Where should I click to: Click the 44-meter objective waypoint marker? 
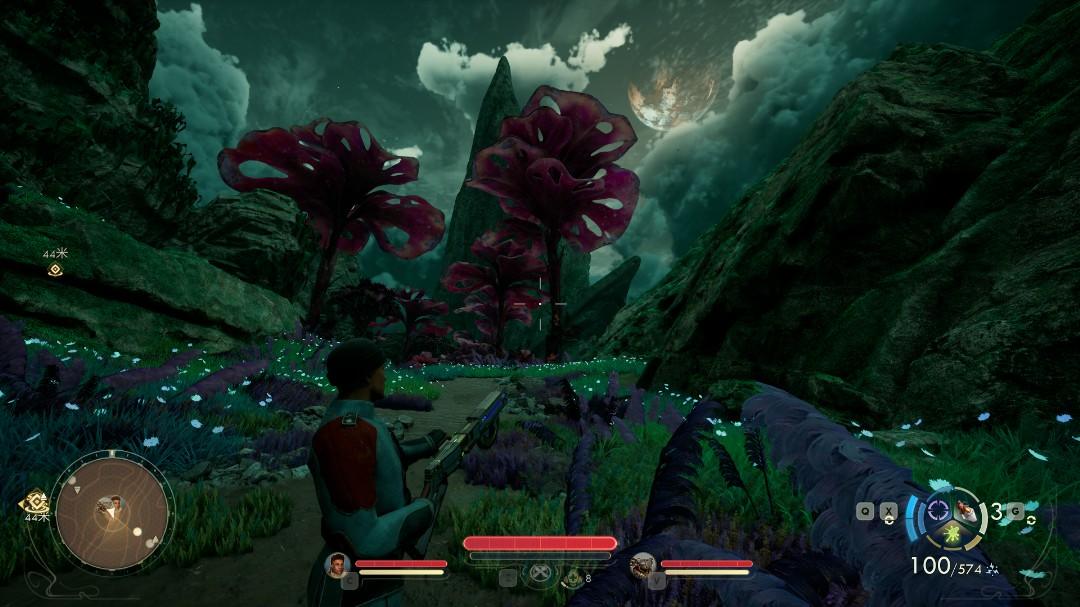pos(54,270)
